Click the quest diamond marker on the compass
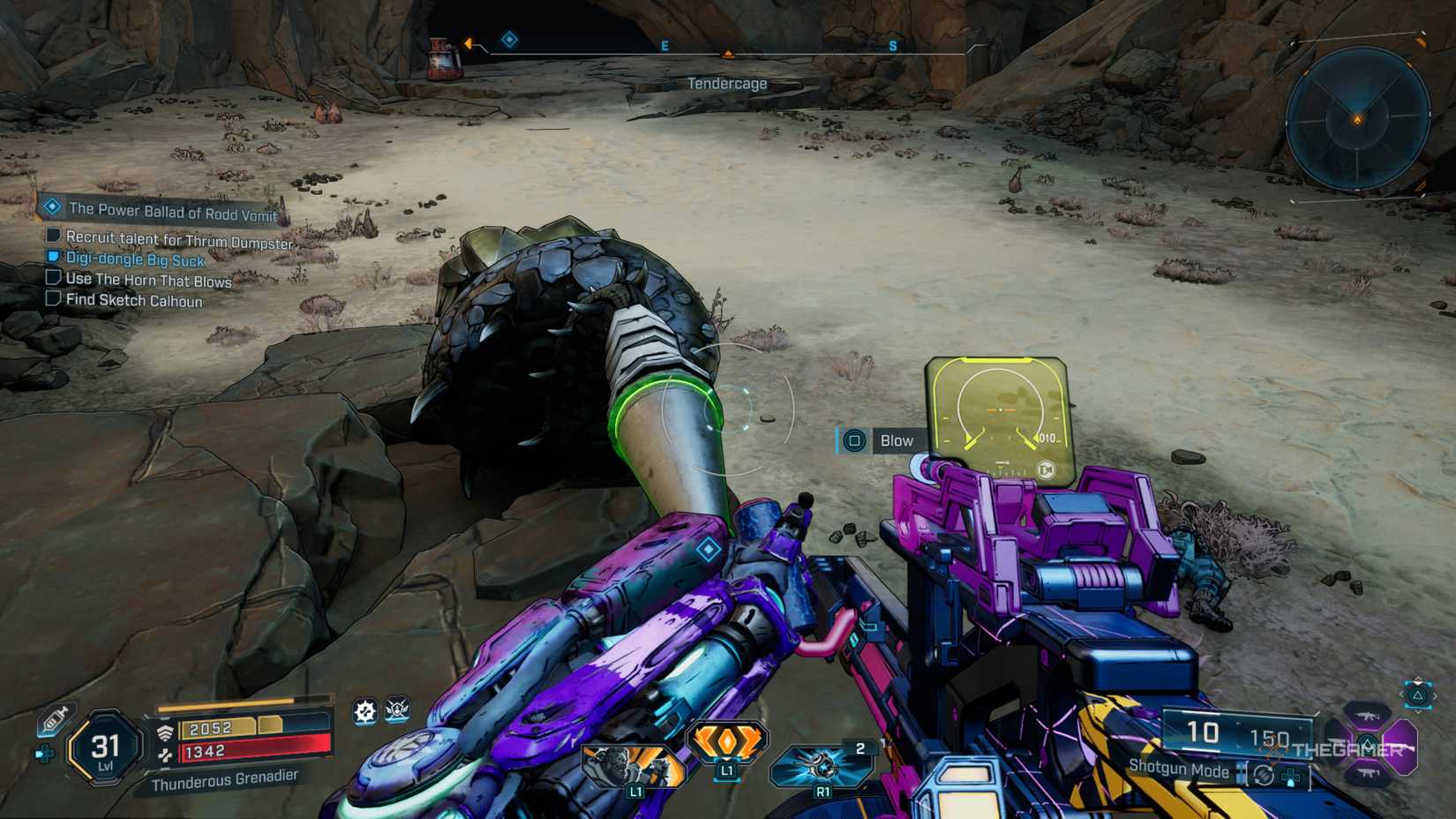This screenshot has height=819, width=1456. (509, 40)
